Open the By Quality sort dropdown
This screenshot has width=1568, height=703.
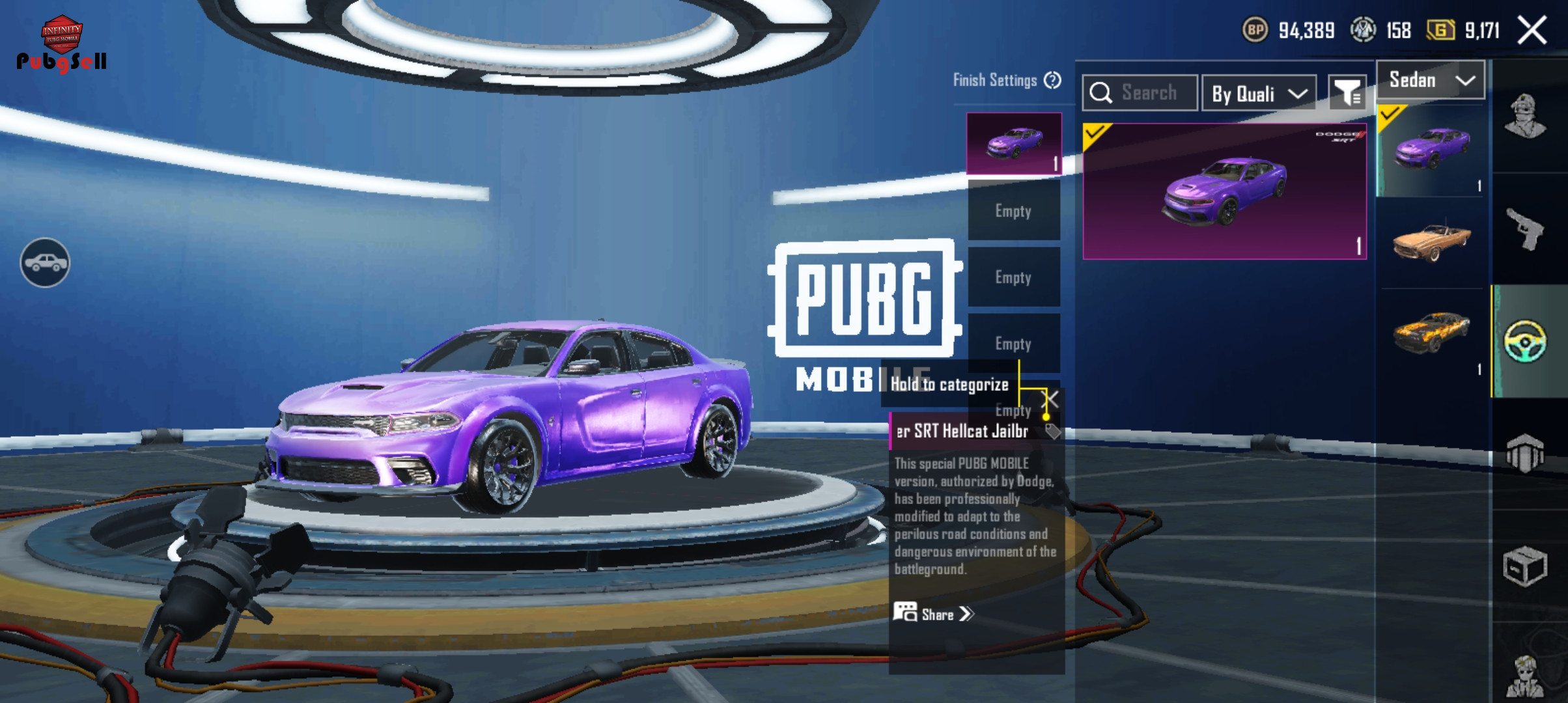tap(1259, 94)
